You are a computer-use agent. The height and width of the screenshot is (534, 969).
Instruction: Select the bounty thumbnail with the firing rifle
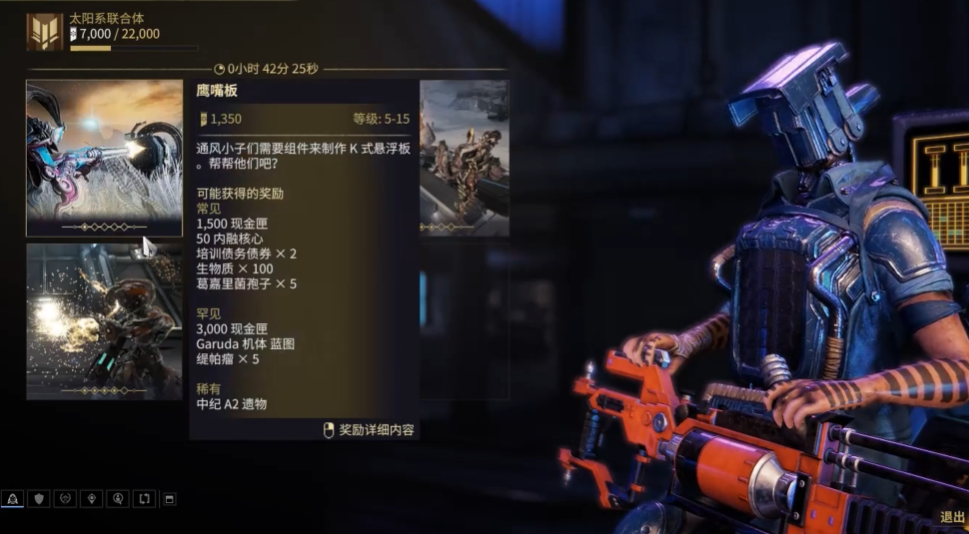tap(104, 158)
